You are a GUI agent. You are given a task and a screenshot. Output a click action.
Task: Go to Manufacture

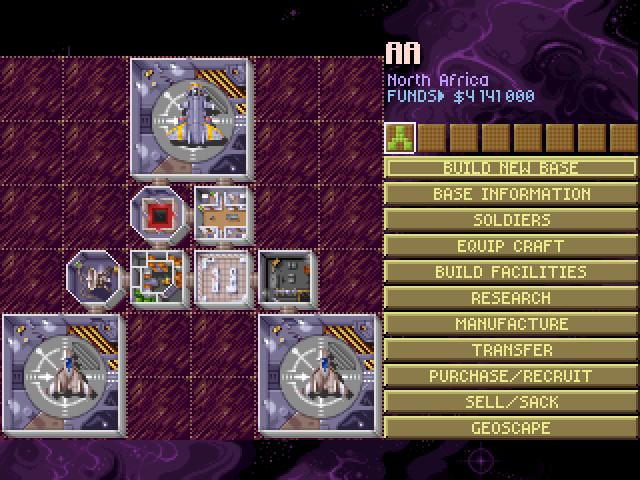tap(510, 323)
